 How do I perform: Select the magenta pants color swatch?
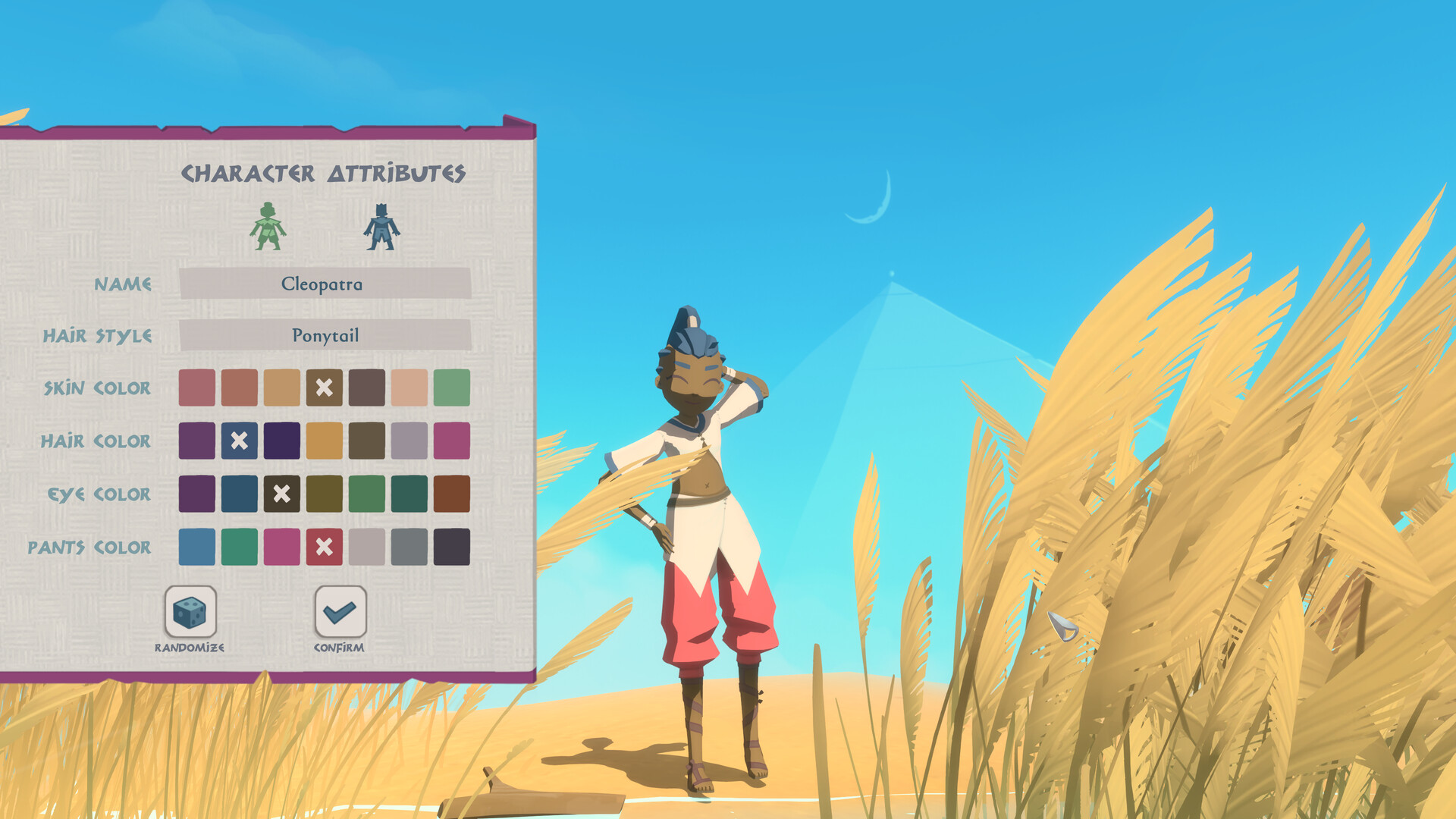282,547
